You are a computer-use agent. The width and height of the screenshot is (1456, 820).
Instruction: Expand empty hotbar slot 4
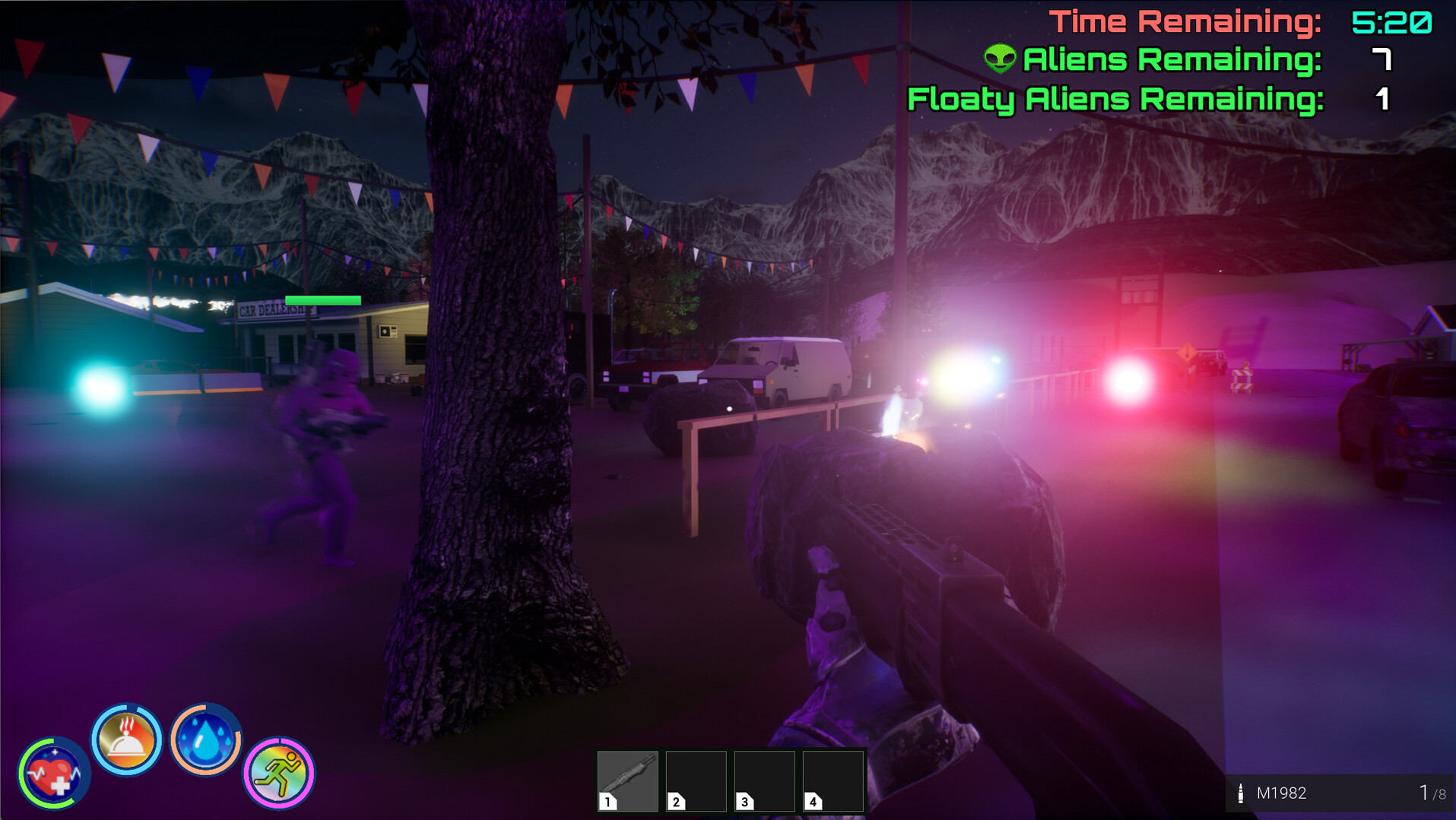tap(832, 779)
